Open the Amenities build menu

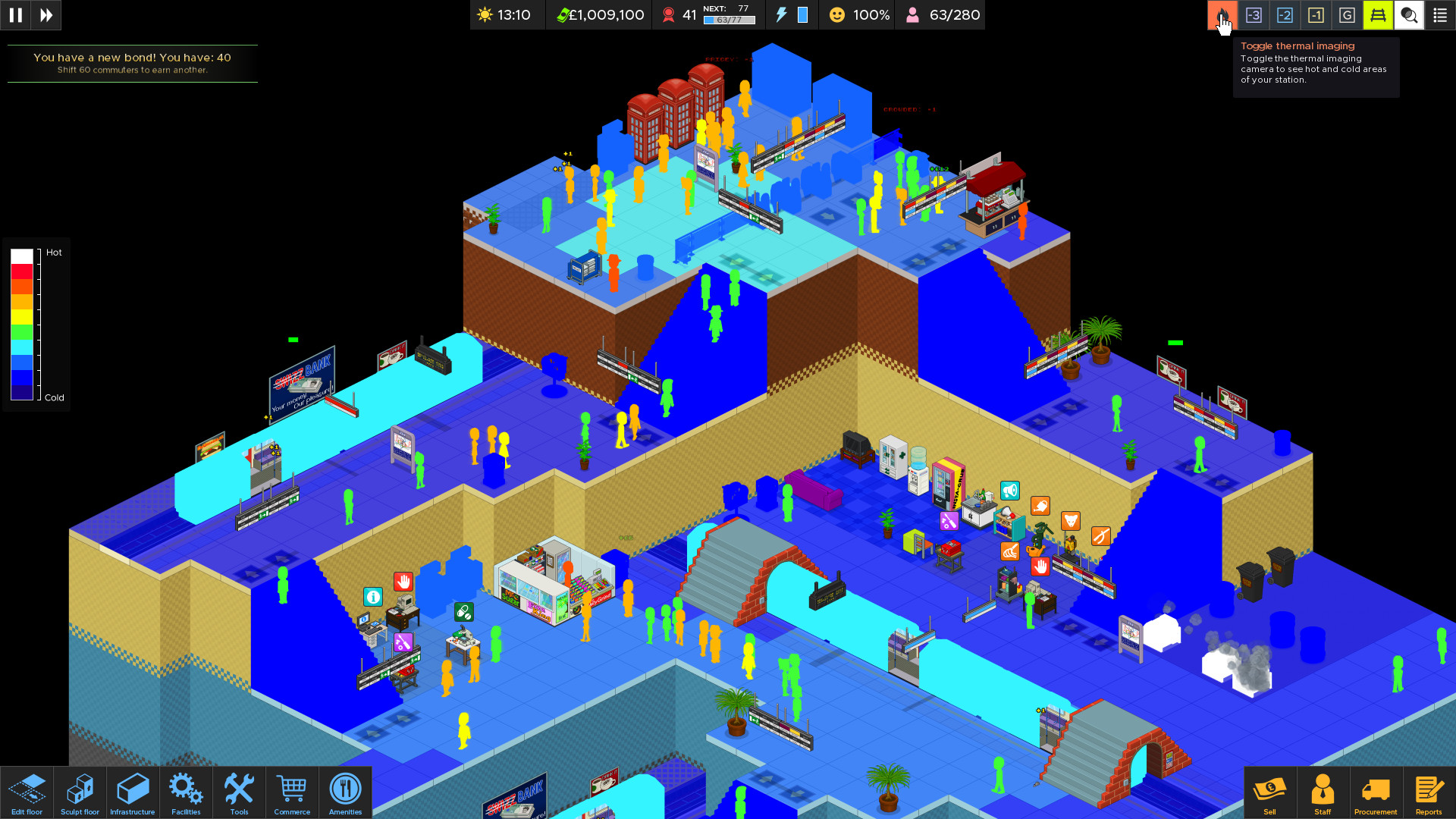(345, 792)
